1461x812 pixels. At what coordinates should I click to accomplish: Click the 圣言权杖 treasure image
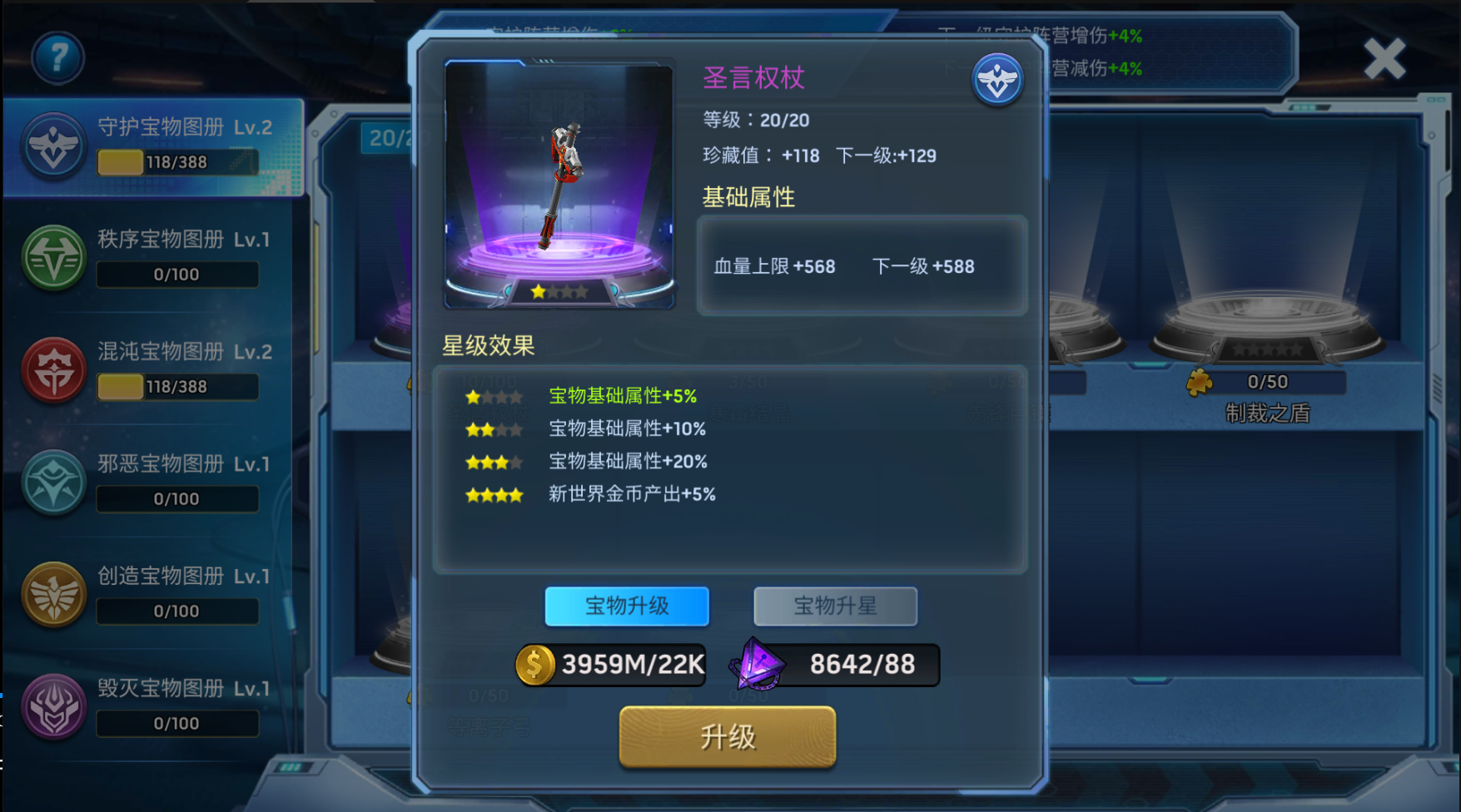coord(559,184)
